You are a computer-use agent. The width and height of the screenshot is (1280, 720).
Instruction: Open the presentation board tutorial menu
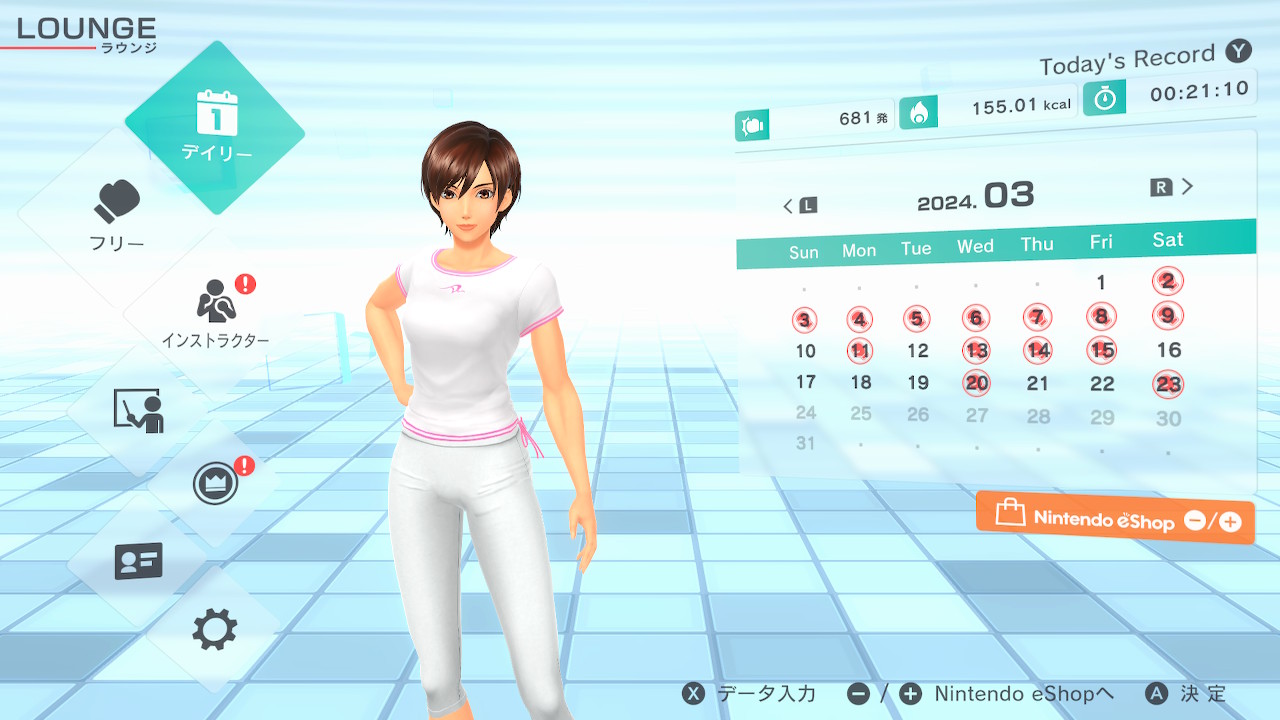coord(138,411)
